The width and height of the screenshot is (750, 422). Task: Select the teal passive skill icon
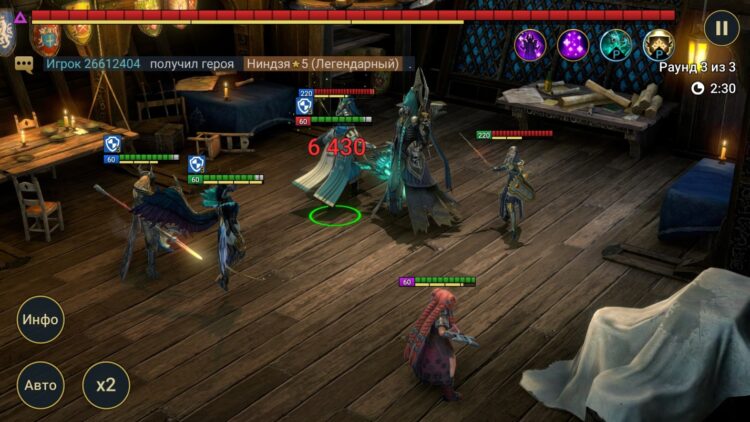pos(616,45)
